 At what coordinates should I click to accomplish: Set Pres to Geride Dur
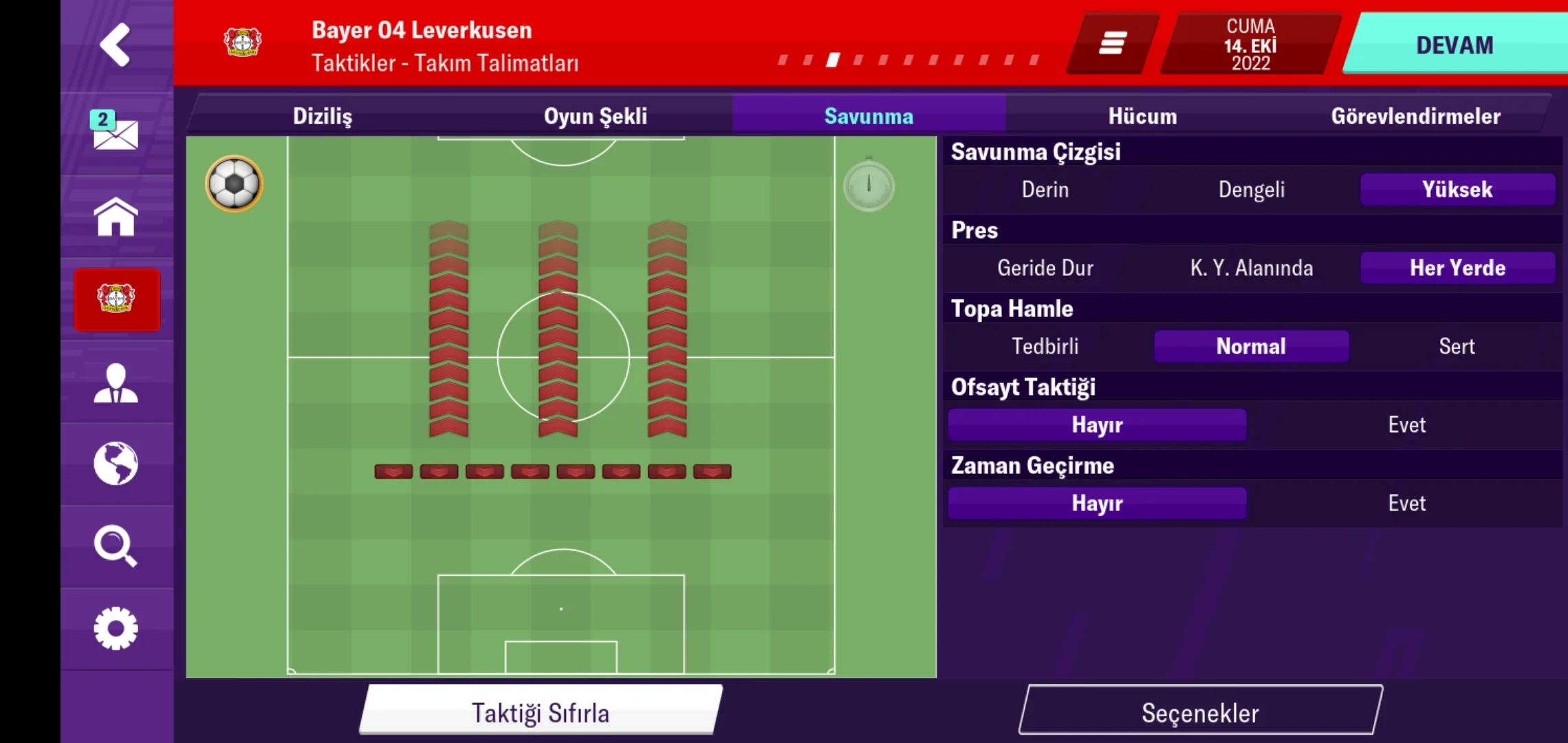1045,268
